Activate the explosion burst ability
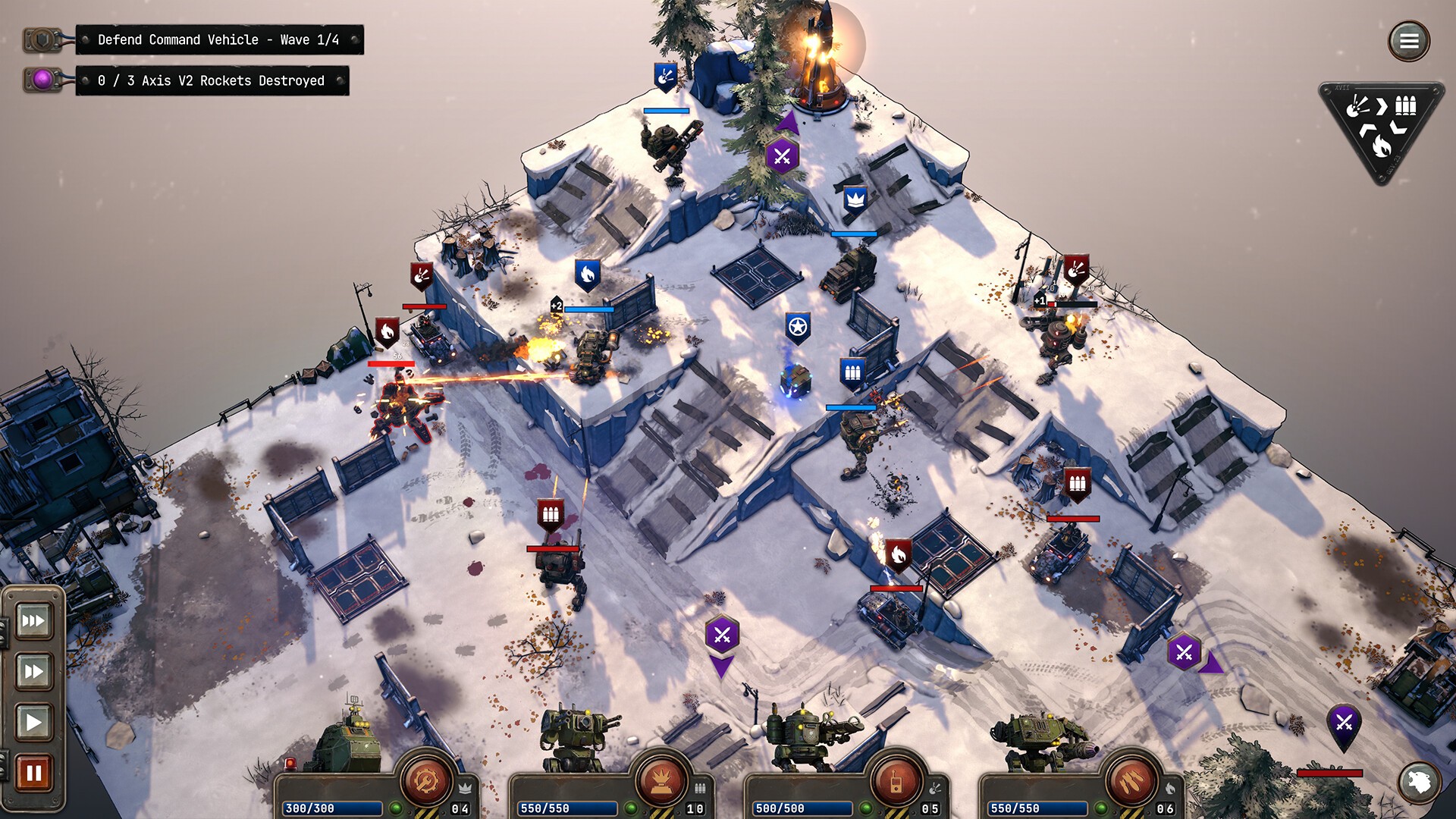1456x819 pixels. coord(661,780)
